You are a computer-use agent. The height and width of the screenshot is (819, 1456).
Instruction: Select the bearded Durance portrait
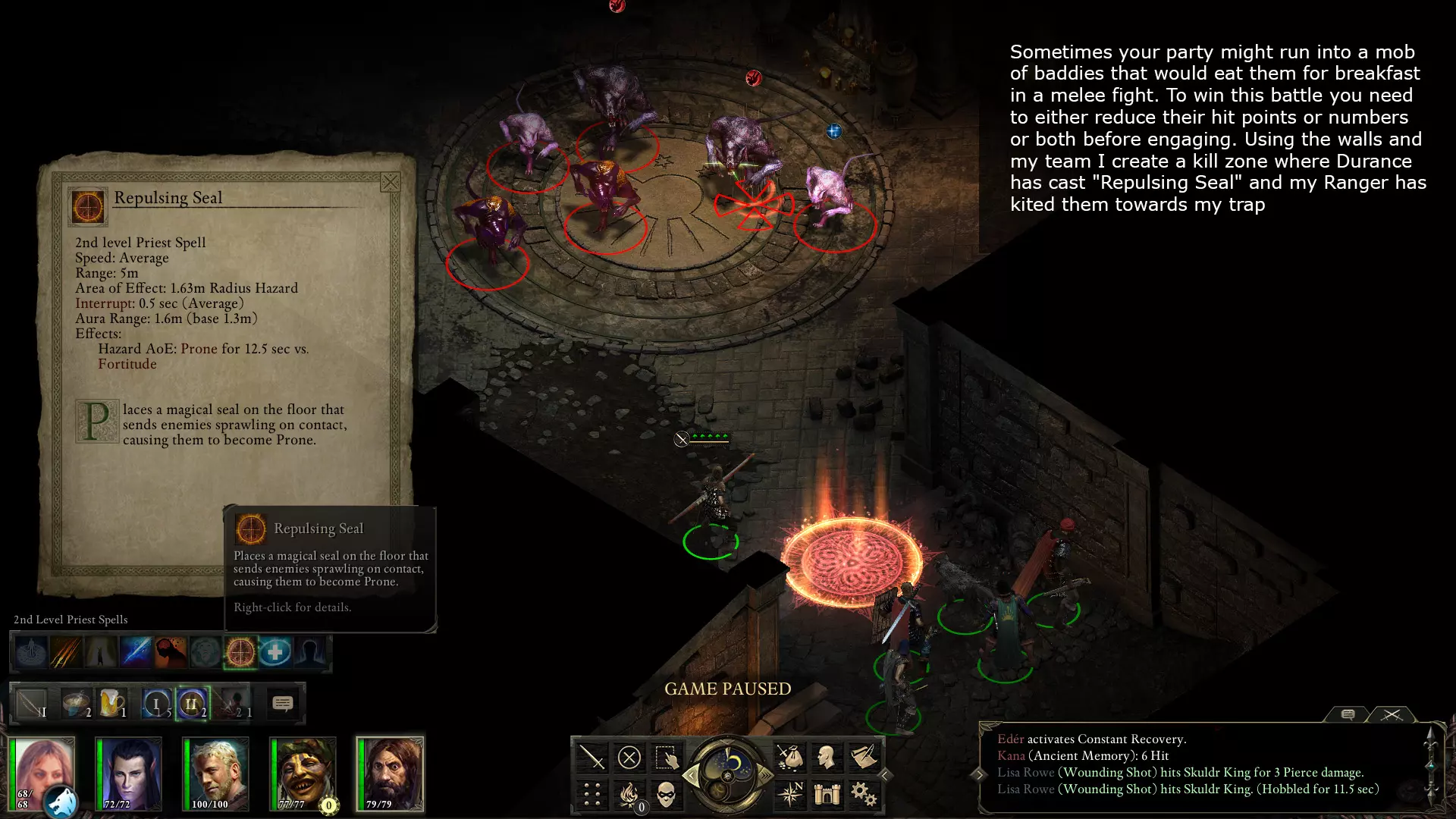pos(390,773)
